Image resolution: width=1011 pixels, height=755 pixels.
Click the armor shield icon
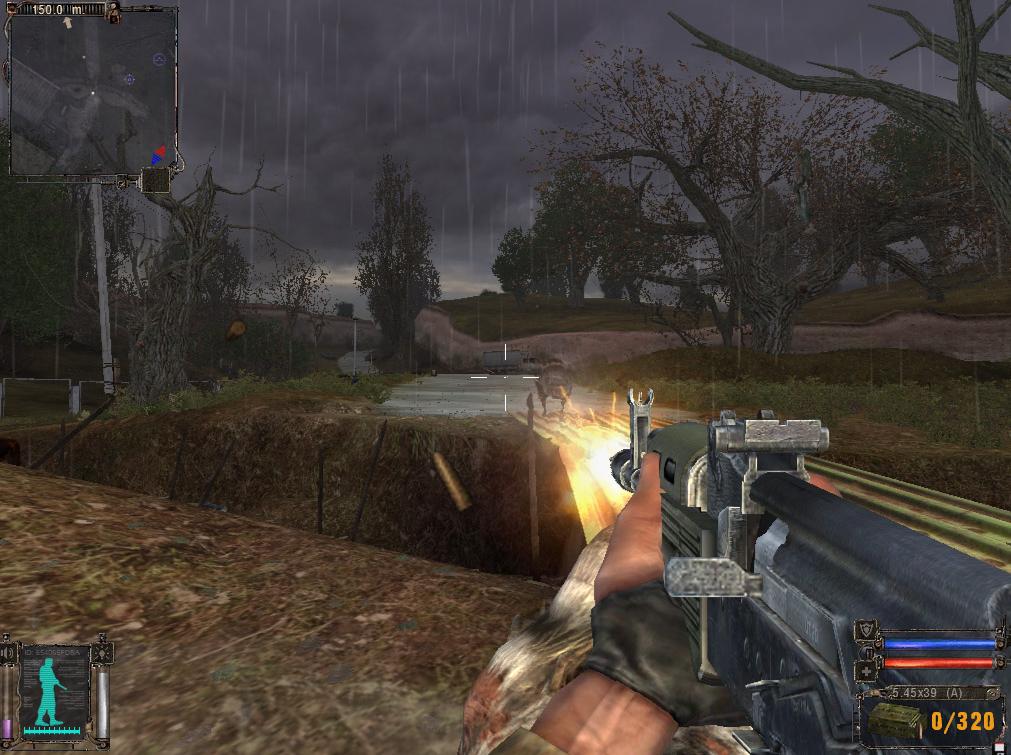click(865, 629)
